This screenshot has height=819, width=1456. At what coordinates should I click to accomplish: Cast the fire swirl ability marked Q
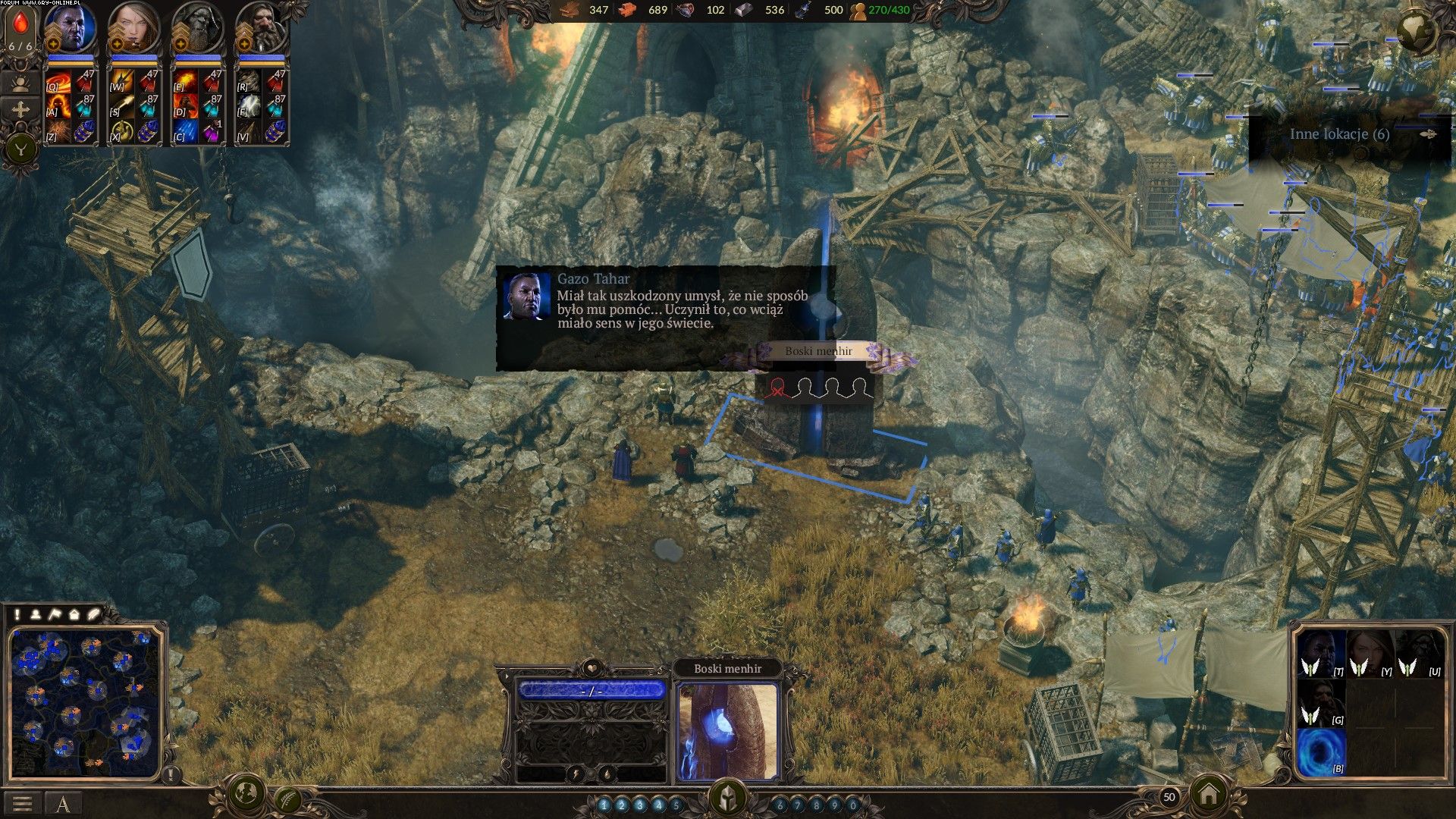click(58, 81)
